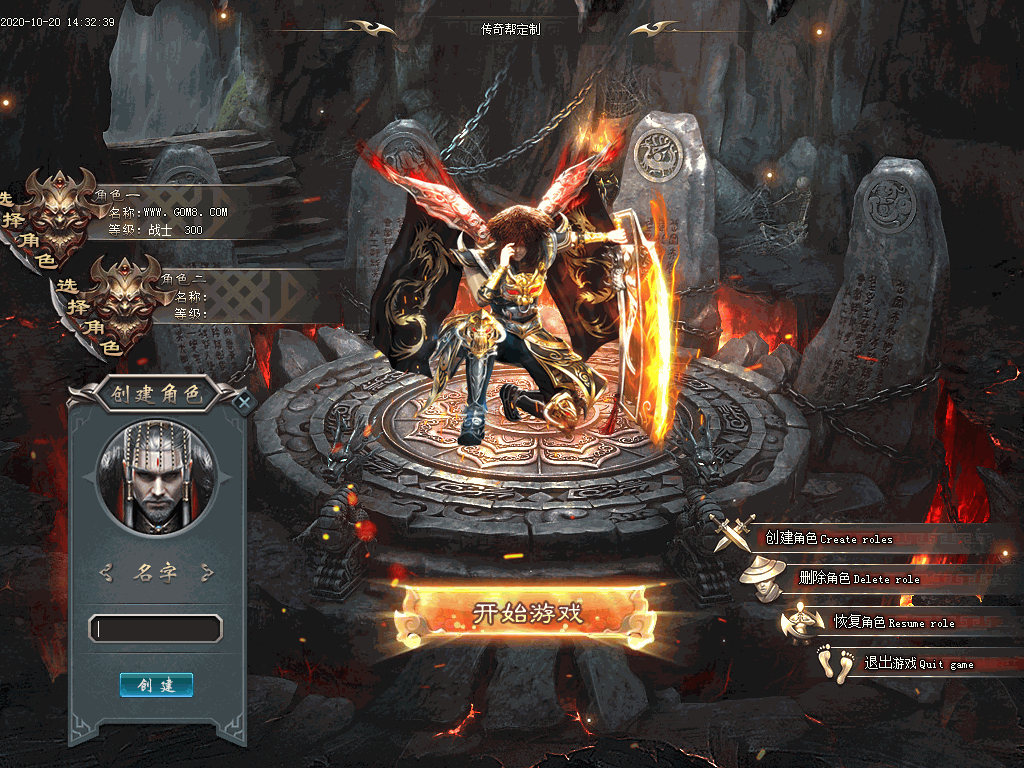Viewport: 1024px width, 768px height.
Task: Click Quit game entry
Action: click(903, 664)
